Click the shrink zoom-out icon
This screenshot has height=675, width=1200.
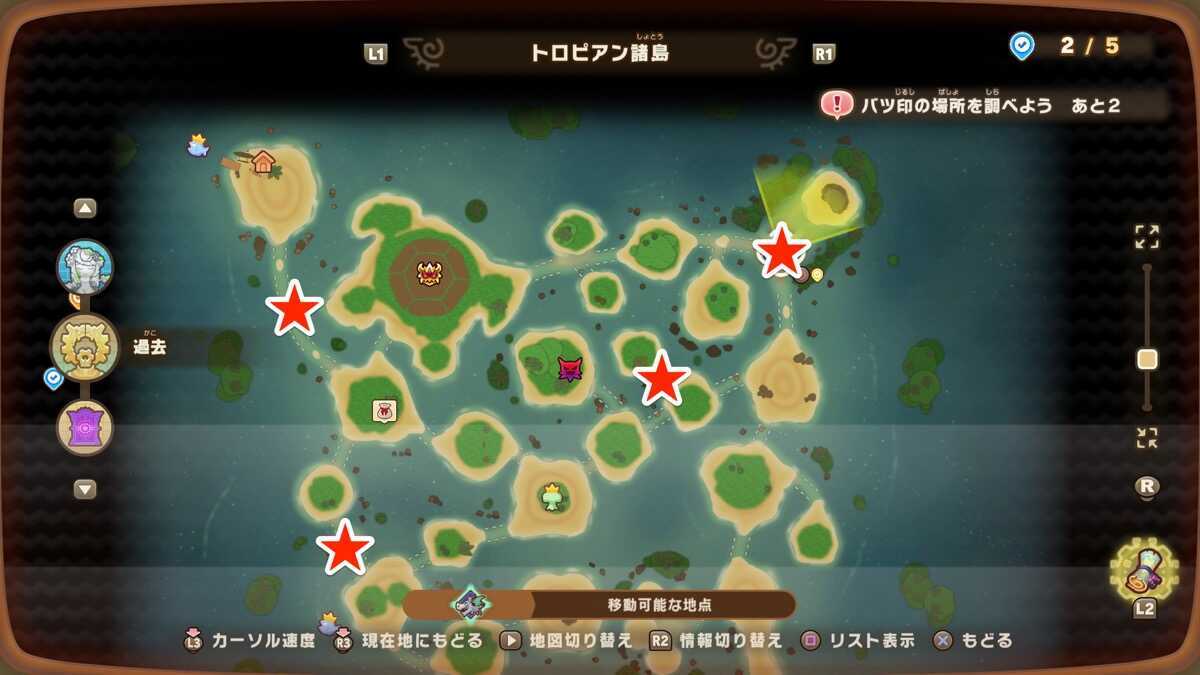1147,437
